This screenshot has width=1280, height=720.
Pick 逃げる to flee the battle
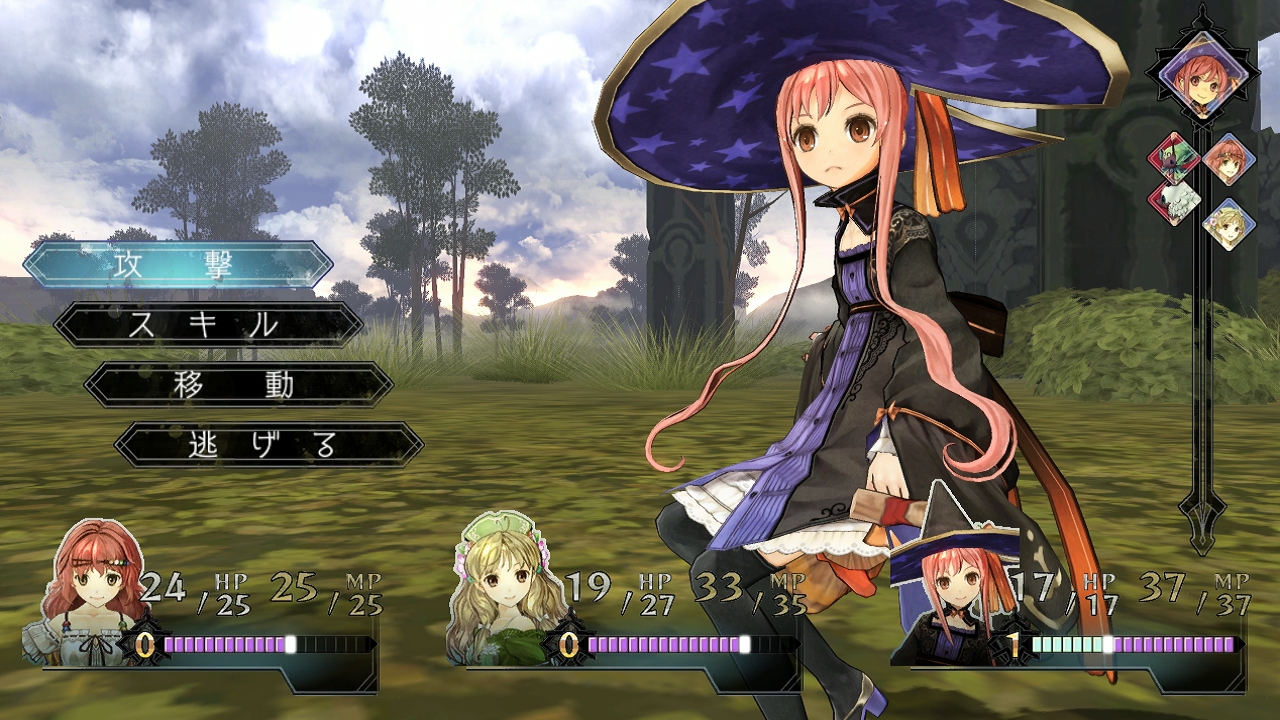pyautogui.click(x=268, y=445)
